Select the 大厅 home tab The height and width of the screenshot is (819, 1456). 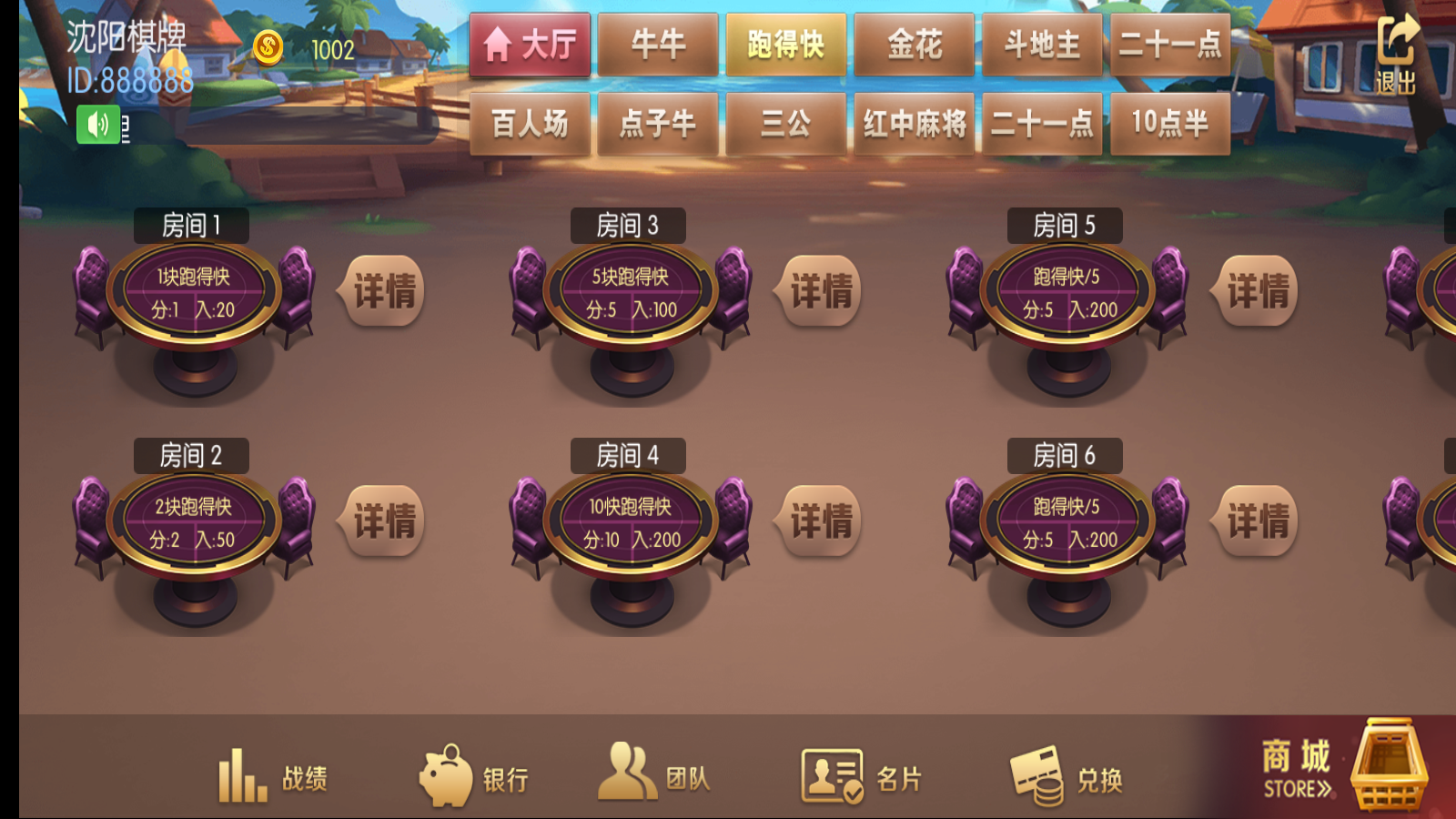(x=530, y=43)
